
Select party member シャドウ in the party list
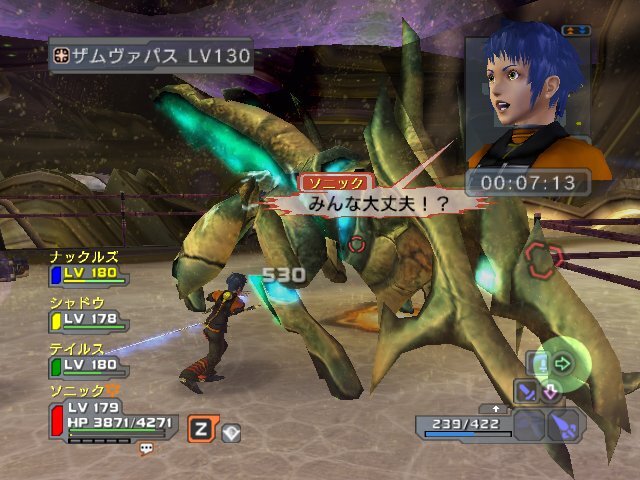coord(88,313)
